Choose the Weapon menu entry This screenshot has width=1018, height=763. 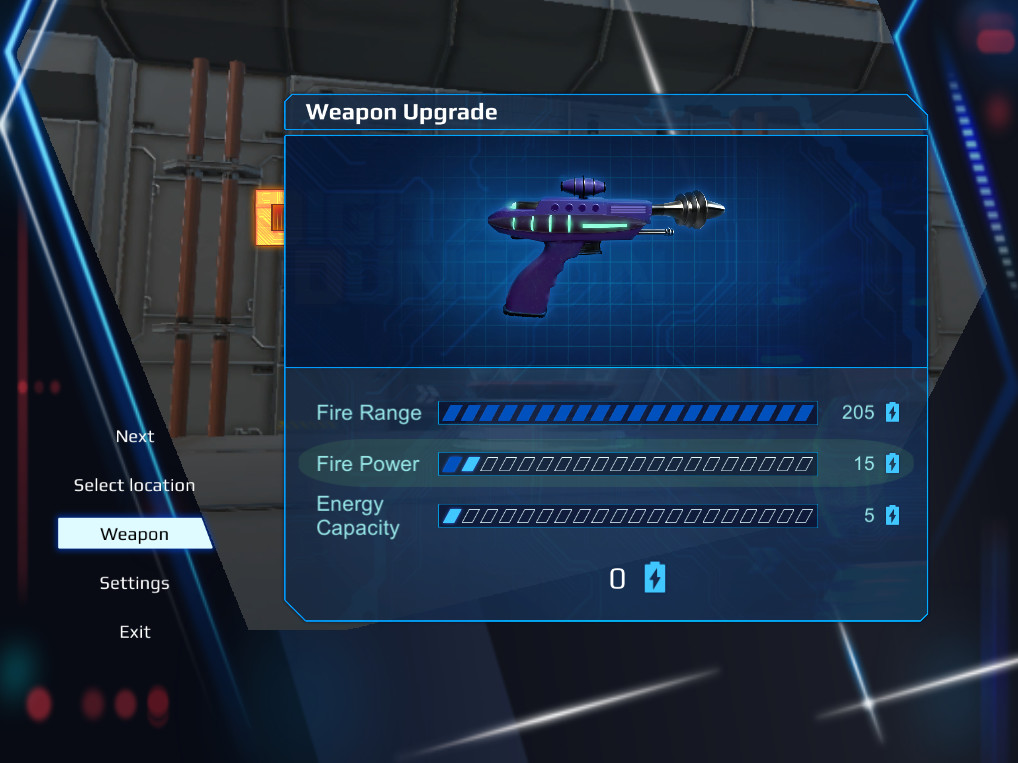click(x=134, y=534)
